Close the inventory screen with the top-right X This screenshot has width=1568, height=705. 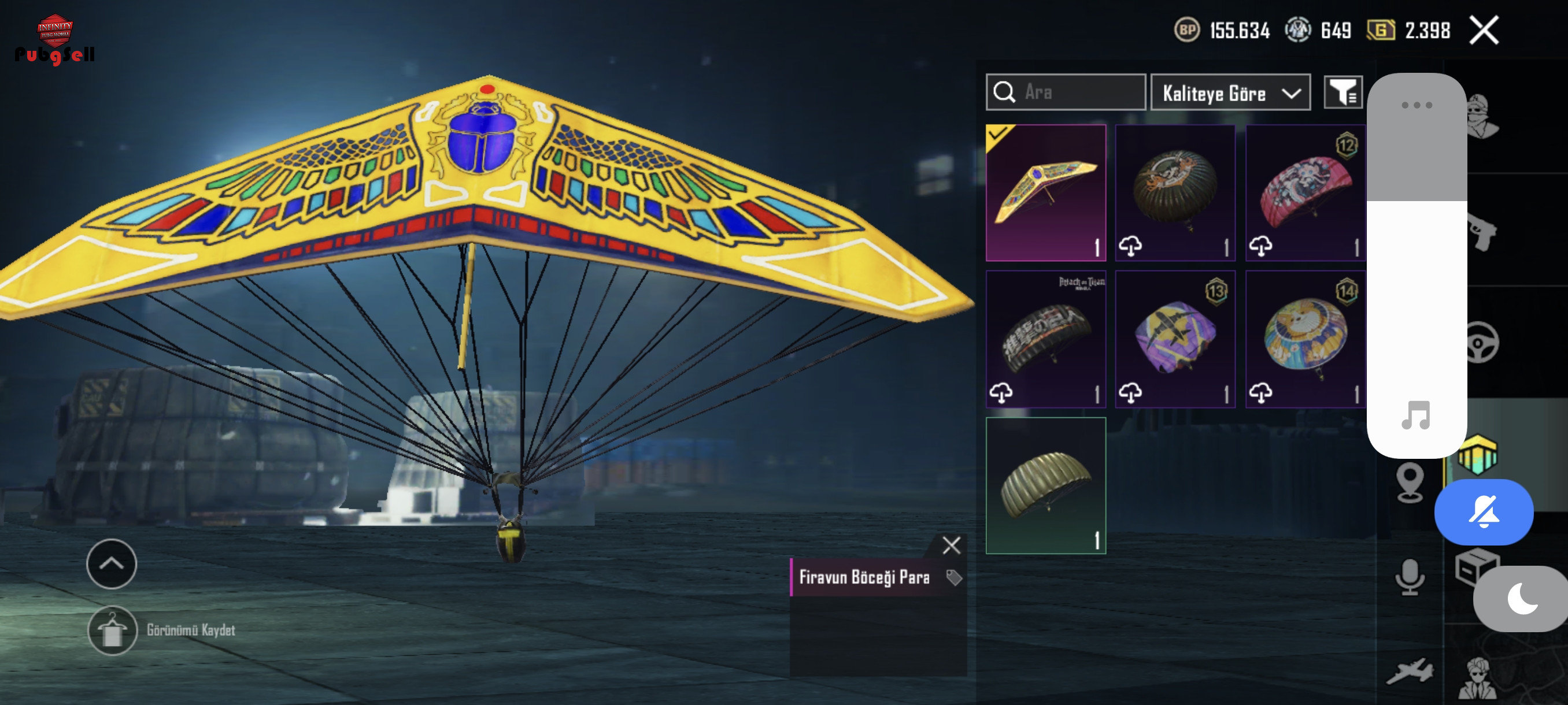[1484, 31]
